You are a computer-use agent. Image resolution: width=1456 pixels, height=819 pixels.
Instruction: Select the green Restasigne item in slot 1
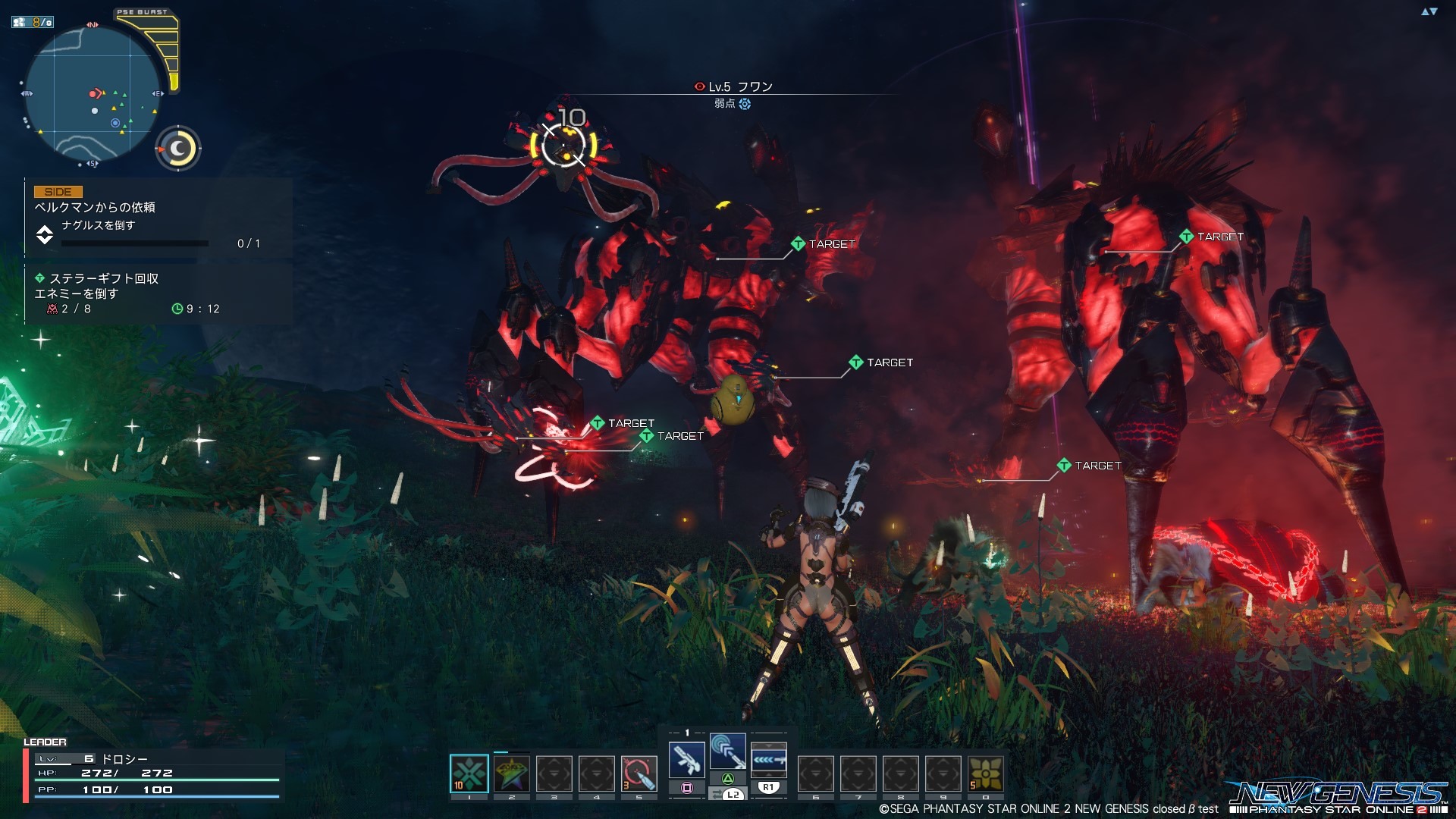pyautogui.click(x=469, y=773)
